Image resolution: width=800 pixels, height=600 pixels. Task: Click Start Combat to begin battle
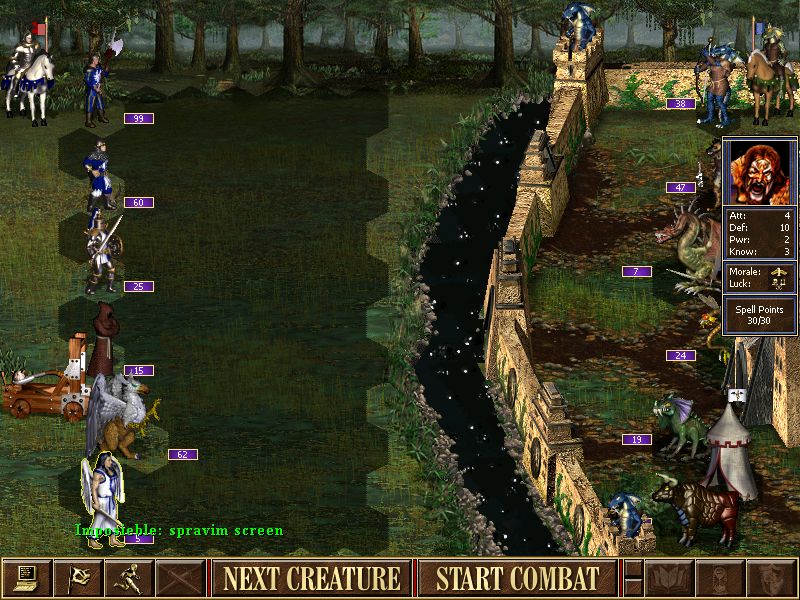click(x=518, y=578)
